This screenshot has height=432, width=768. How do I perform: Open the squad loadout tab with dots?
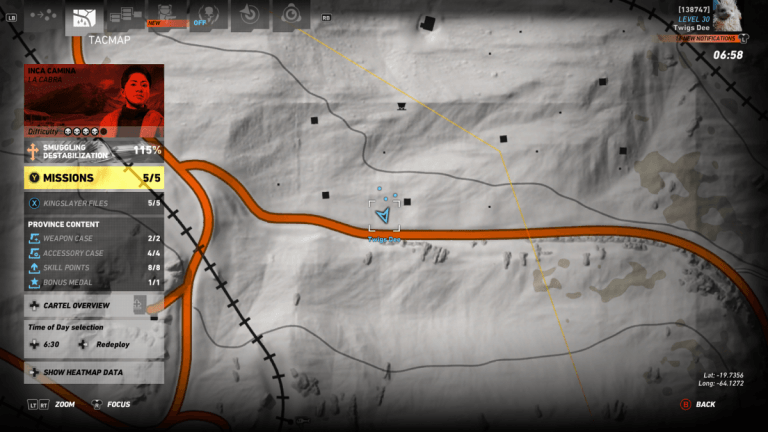tap(42, 16)
